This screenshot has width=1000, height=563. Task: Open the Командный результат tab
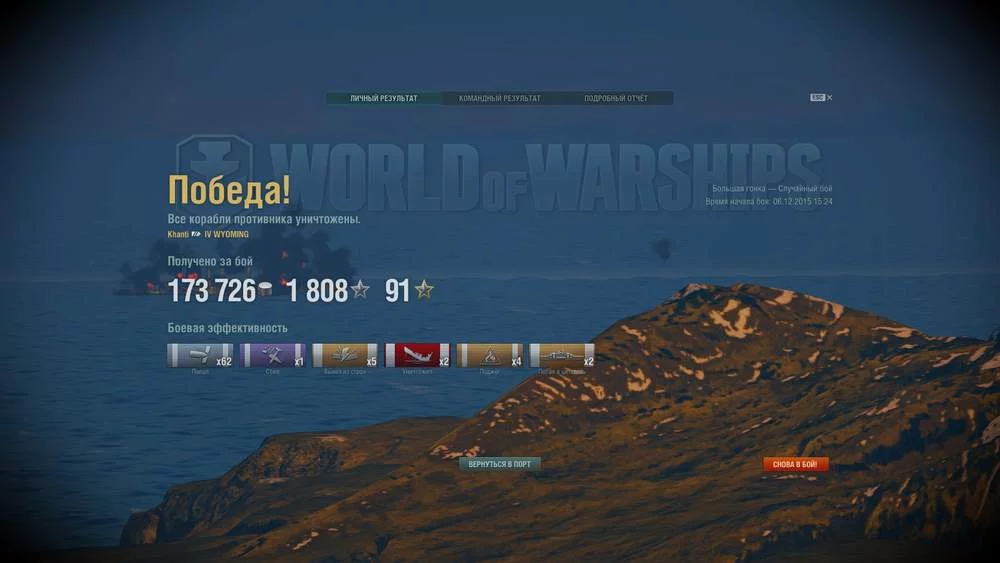point(499,99)
